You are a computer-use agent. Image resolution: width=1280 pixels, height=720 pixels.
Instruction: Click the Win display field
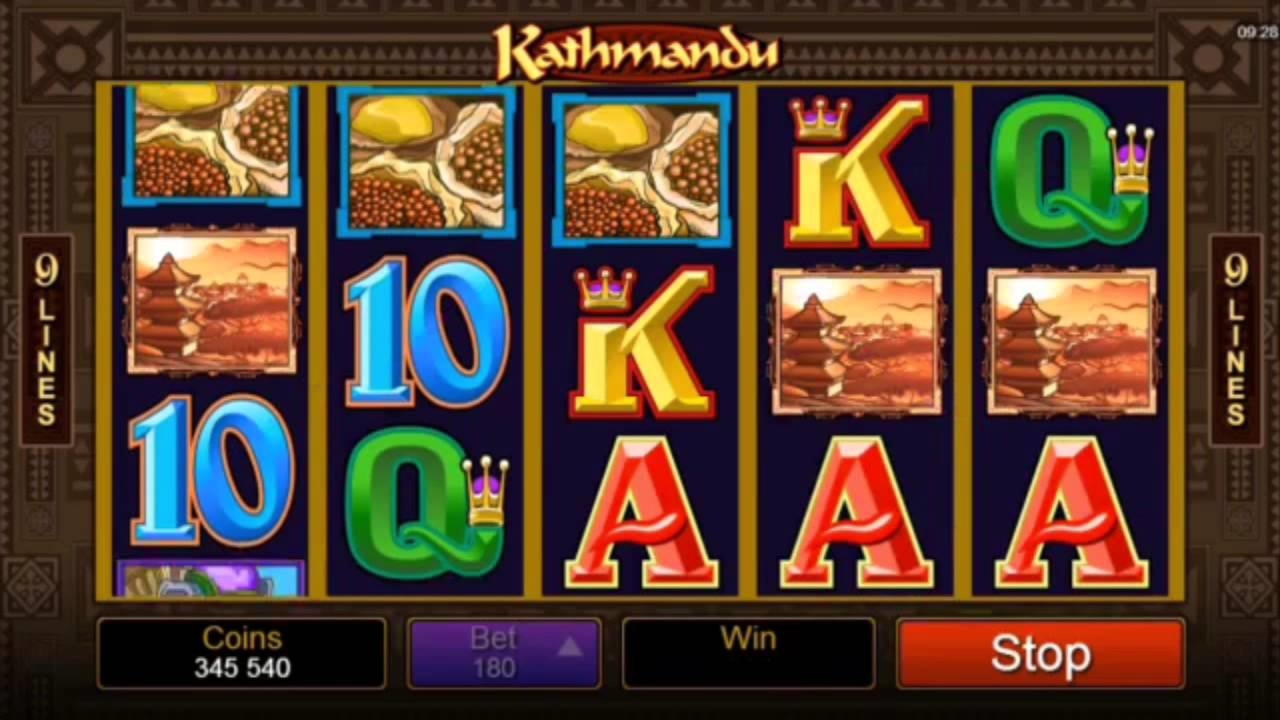(748, 652)
